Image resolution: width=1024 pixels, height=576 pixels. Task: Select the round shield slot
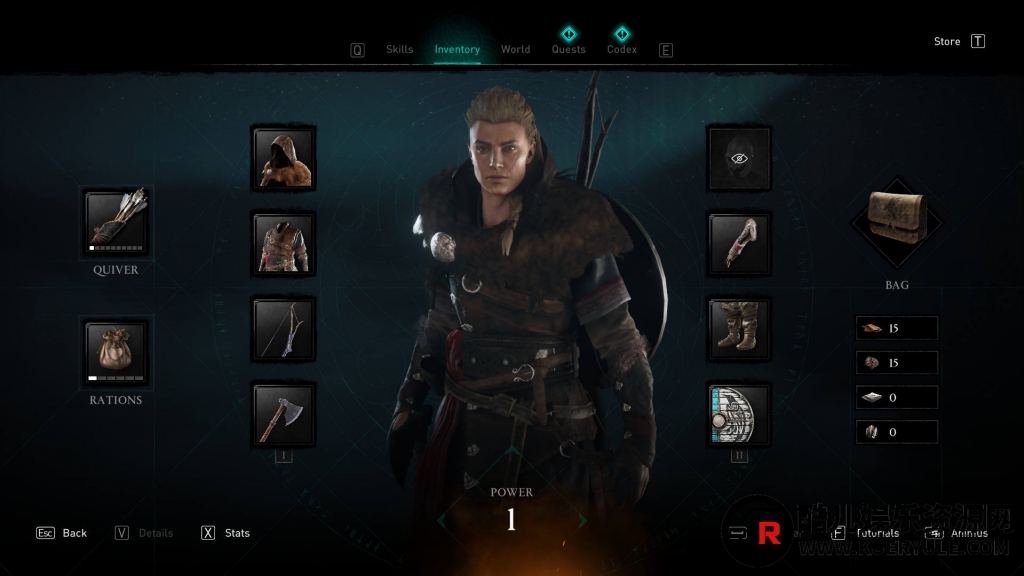pyautogui.click(x=739, y=414)
